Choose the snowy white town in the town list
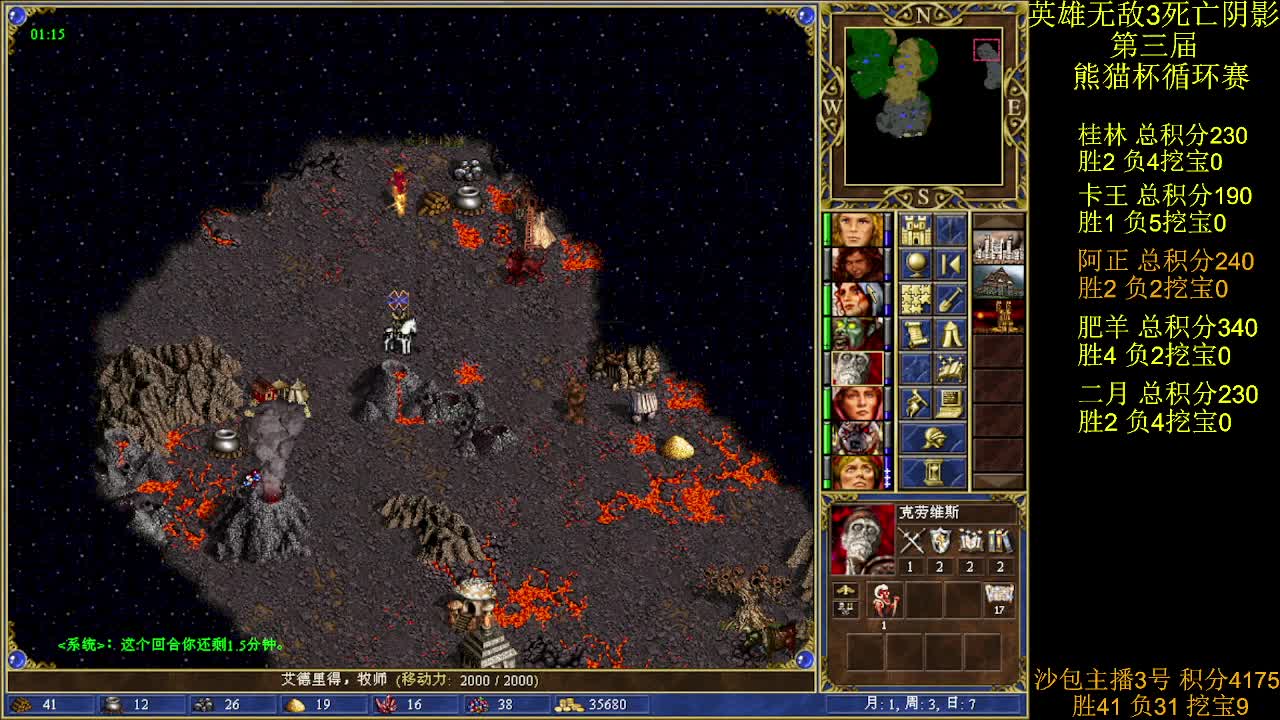Viewport: 1280px width, 720px height. coord(998,247)
